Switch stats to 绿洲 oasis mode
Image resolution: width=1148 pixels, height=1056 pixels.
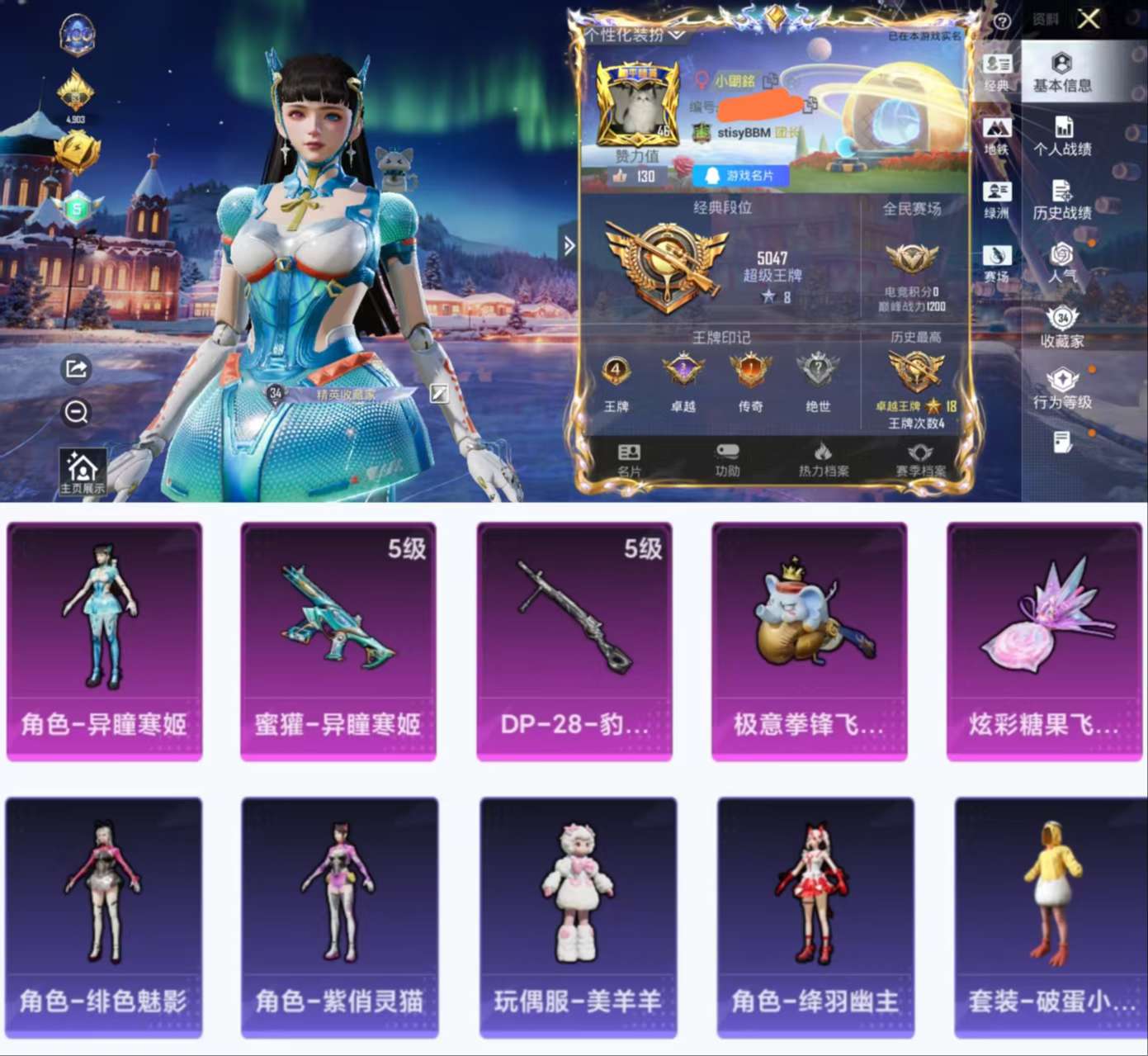click(998, 200)
